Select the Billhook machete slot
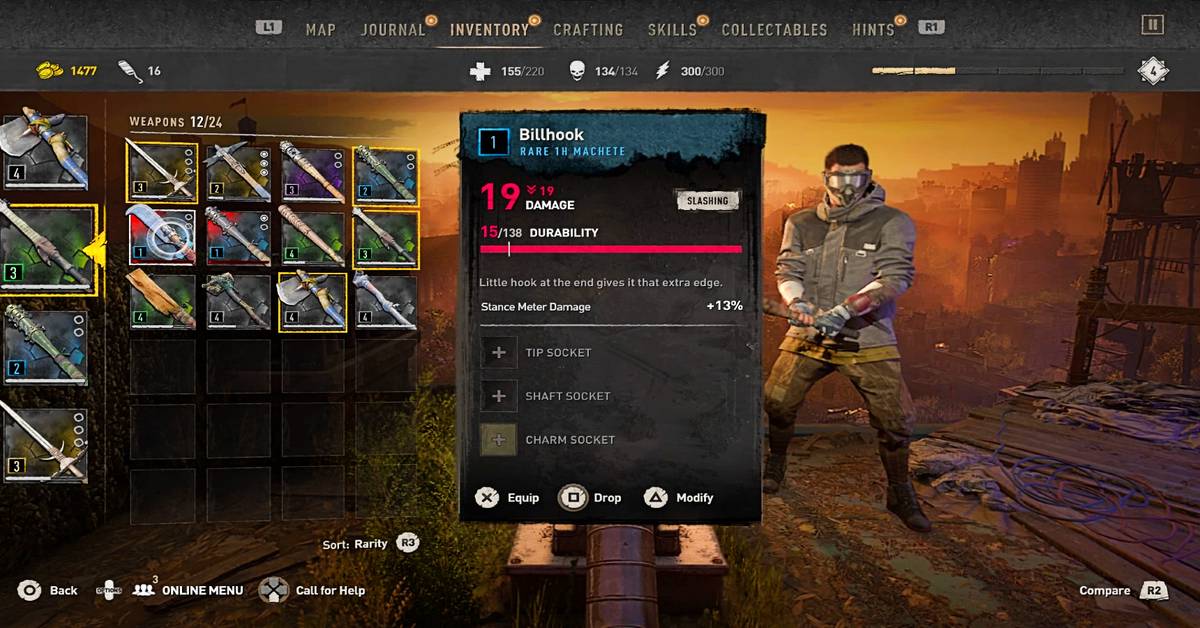 point(162,237)
